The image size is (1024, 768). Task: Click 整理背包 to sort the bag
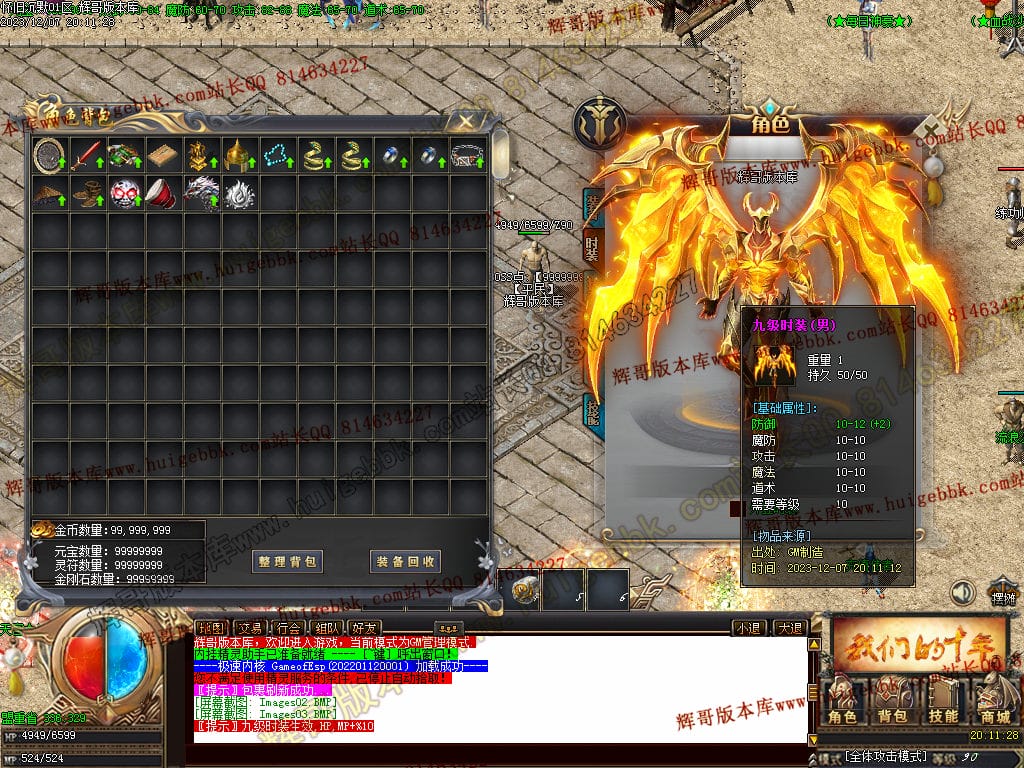pos(287,561)
